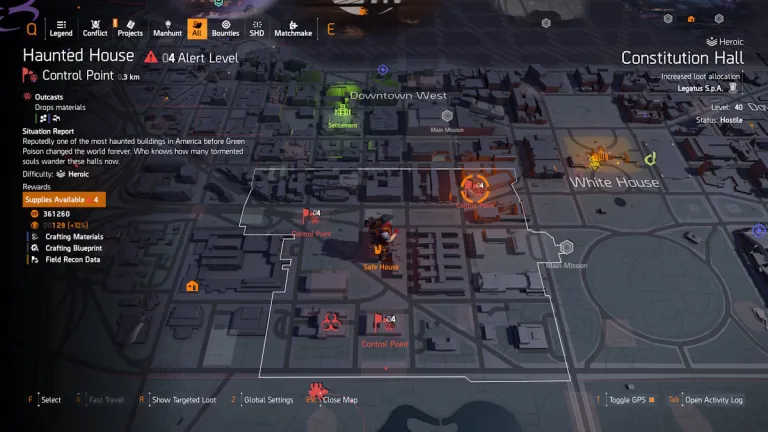This screenshot has height=432, width=768.
Task: Open the map Legend tab
Action: point(60,27)
